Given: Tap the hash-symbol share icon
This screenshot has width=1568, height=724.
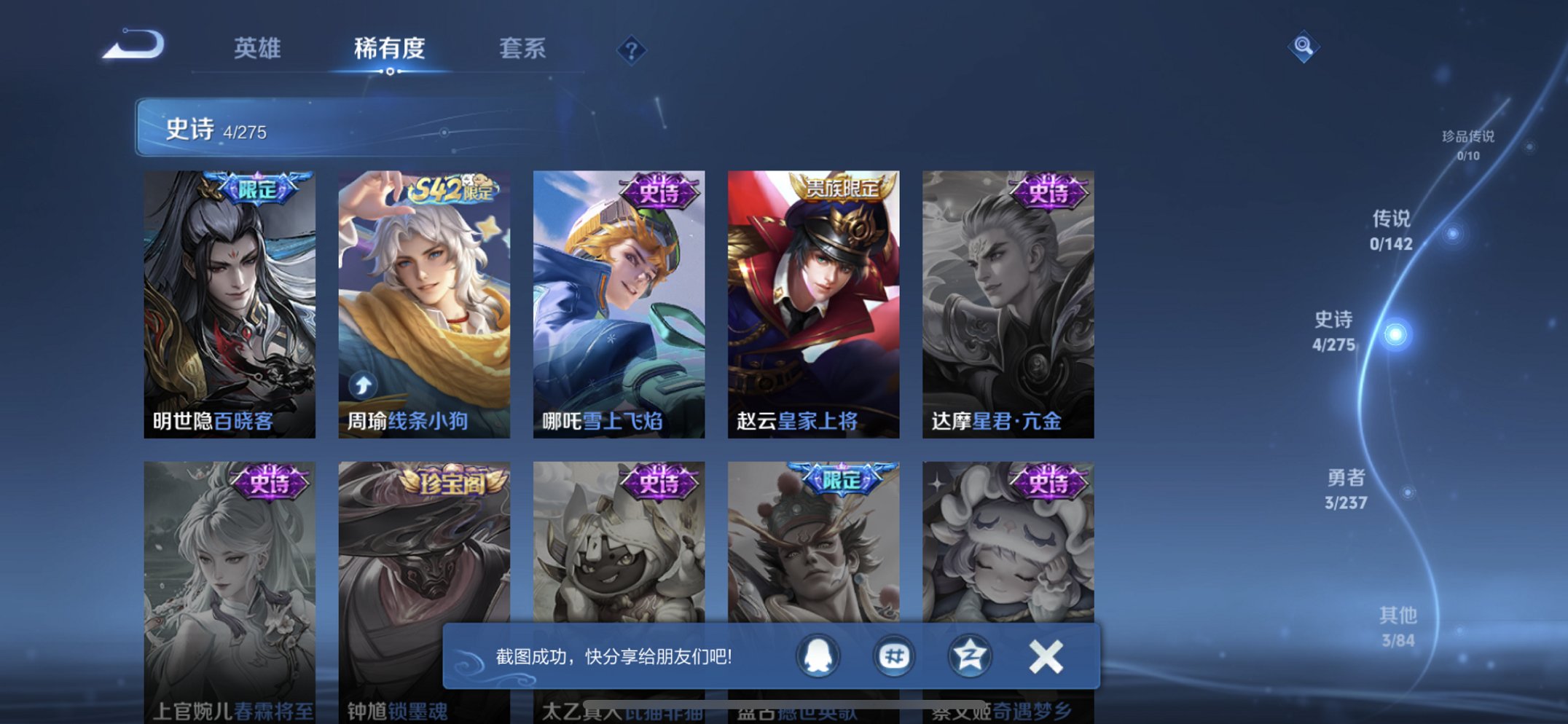Looking at the screenshot, I should 894,656.
